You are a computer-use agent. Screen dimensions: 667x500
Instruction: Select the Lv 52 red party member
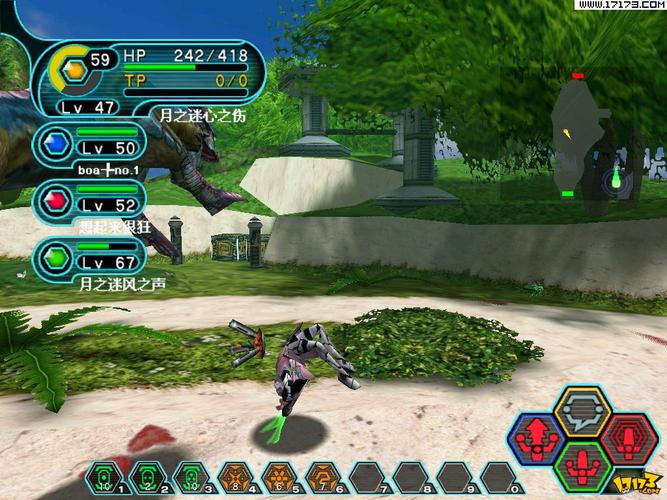pyautogui.click(x=88, y=200)
